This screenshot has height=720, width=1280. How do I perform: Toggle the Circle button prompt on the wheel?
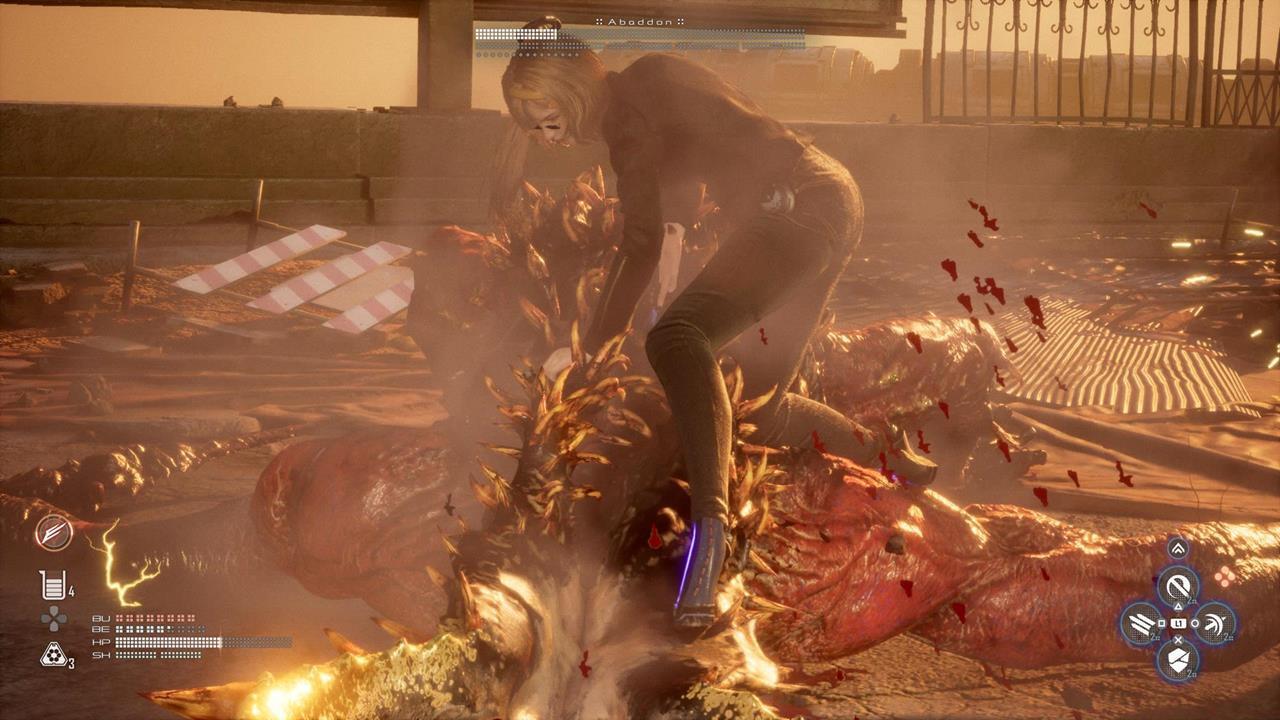coord(1194,623)
